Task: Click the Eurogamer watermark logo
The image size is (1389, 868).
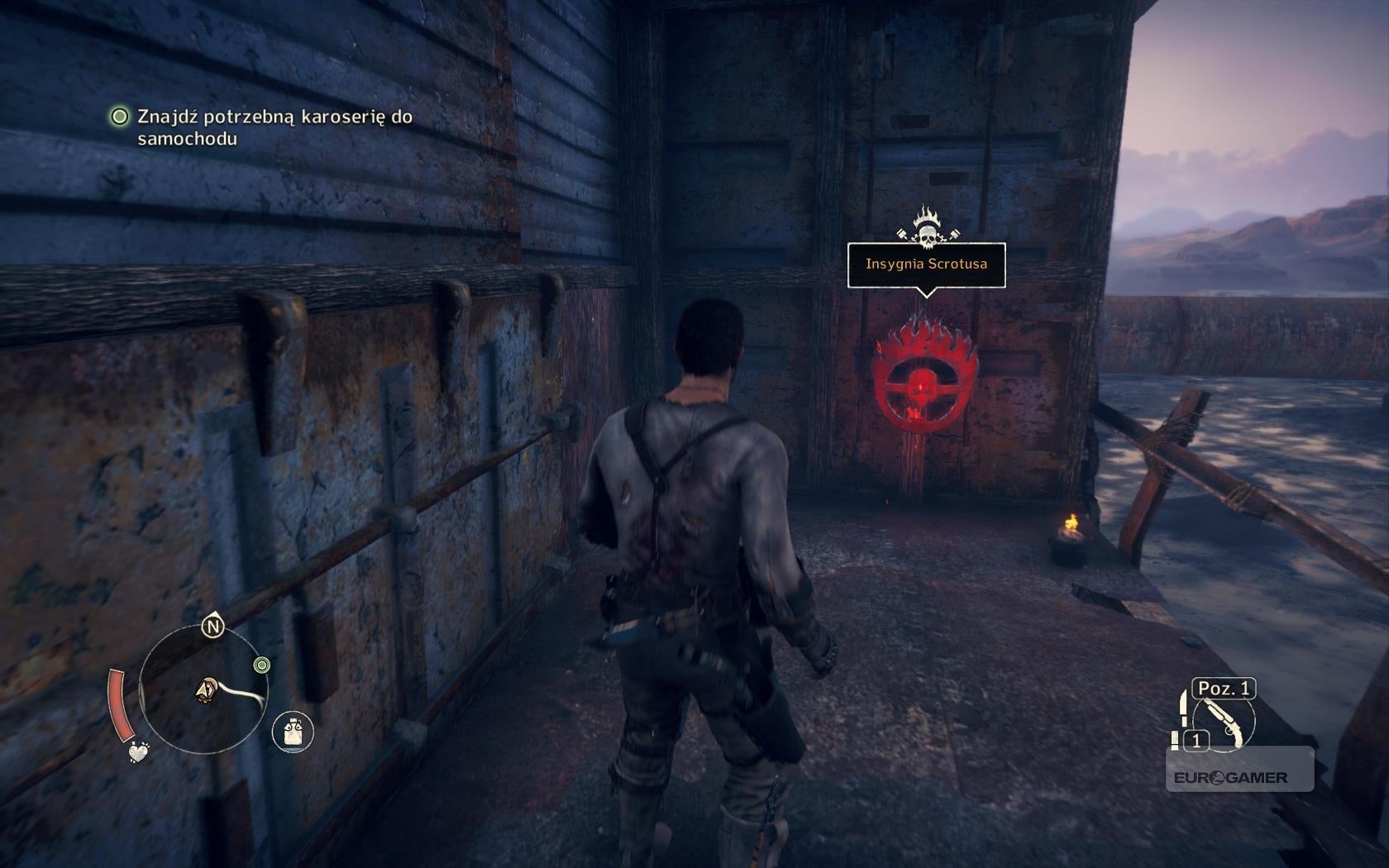Action: pos(1229,777)
